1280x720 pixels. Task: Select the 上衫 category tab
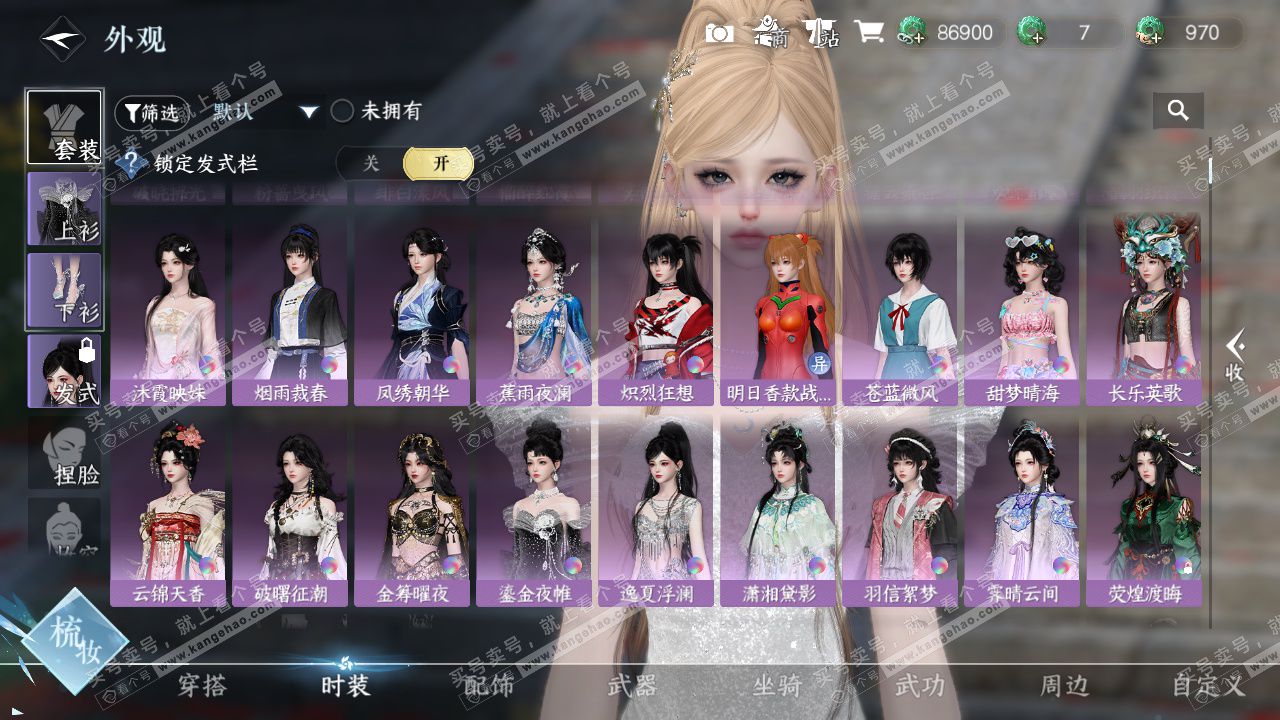pos(64,209)
